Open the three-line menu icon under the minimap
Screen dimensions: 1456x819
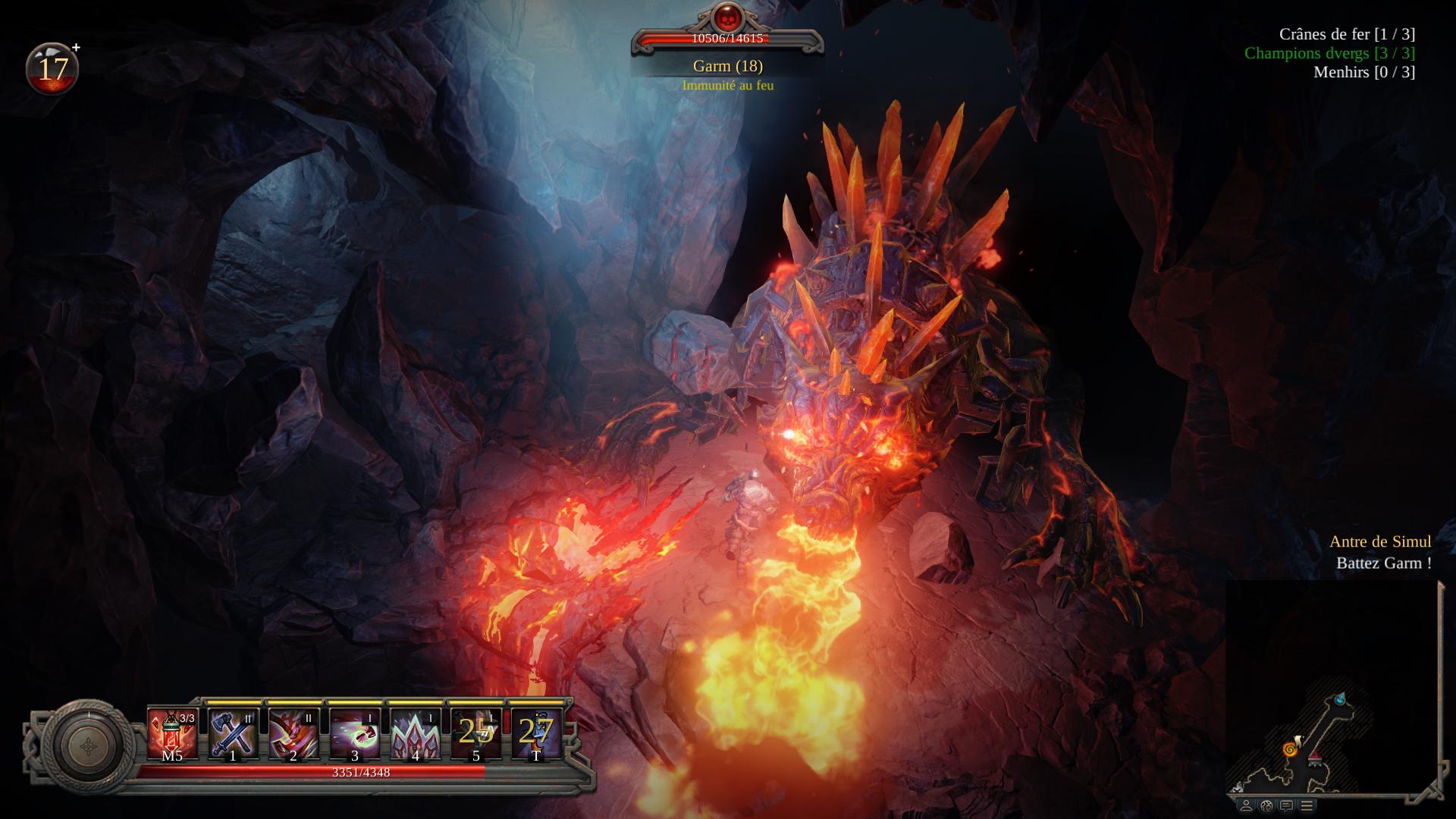pos(1307,805)
